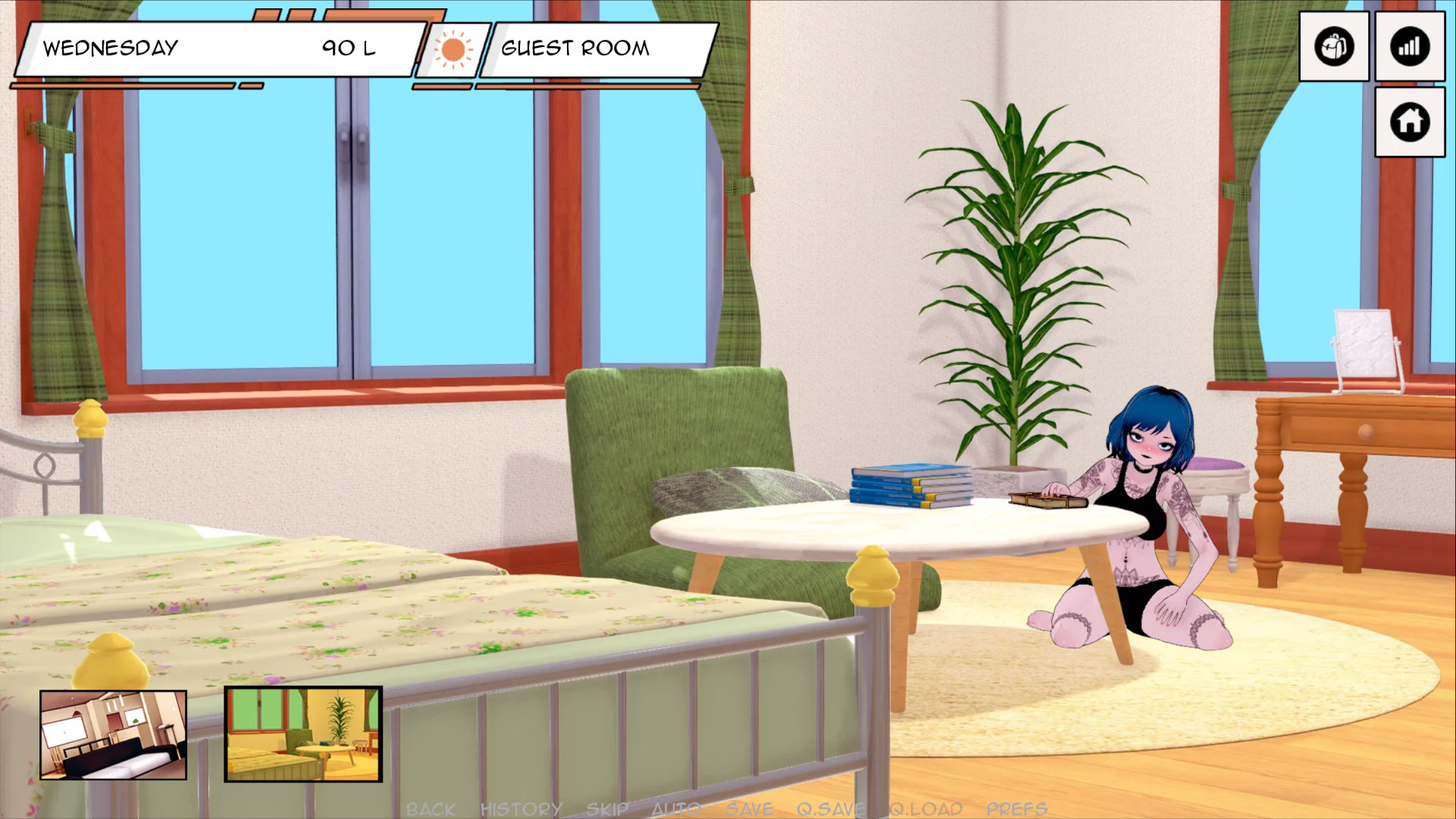1456x819 pixels.
Task: Go to the bedroom thumbnail
Action: tap(114, 734)
